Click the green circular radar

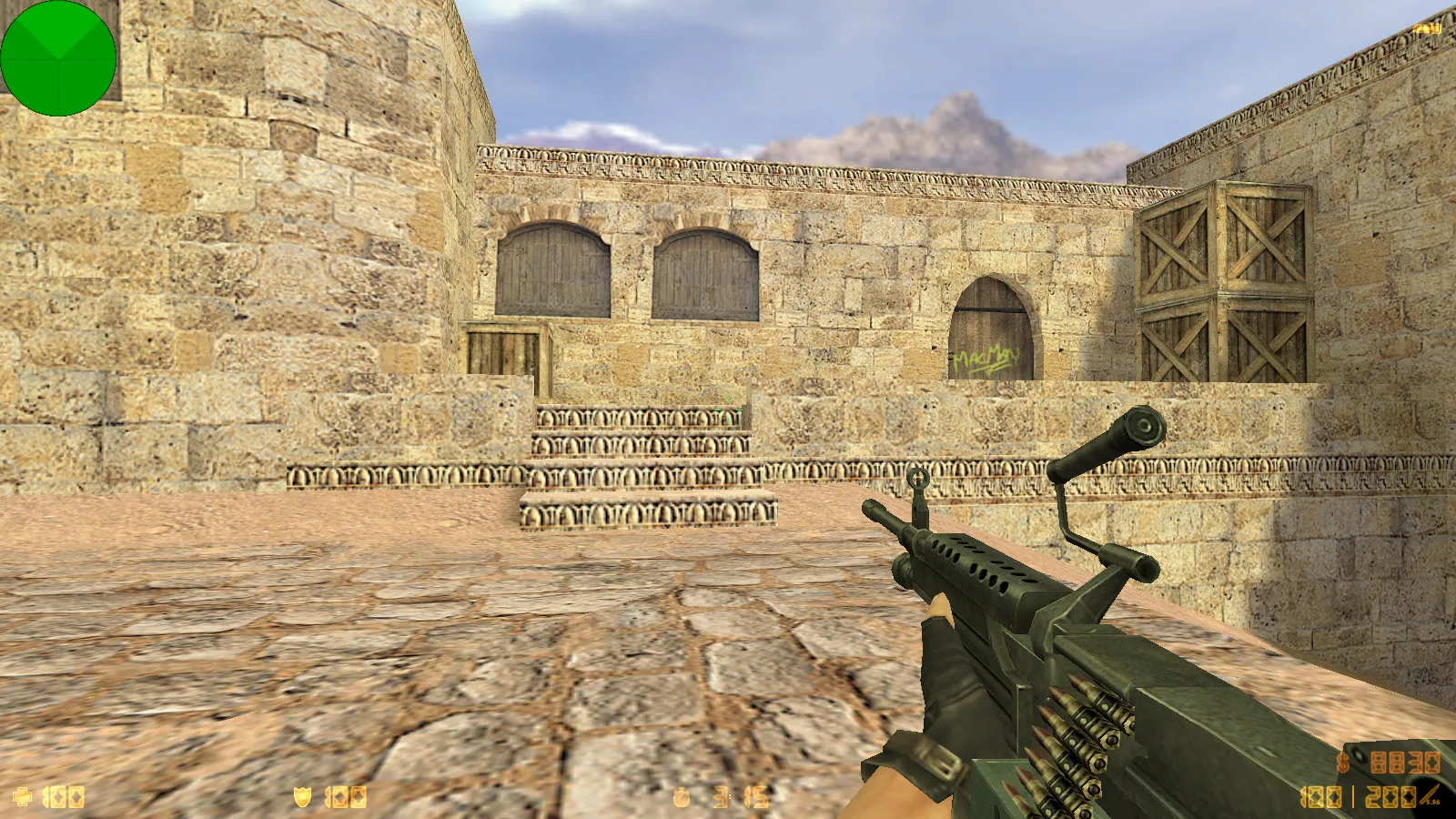coord(58,58)
